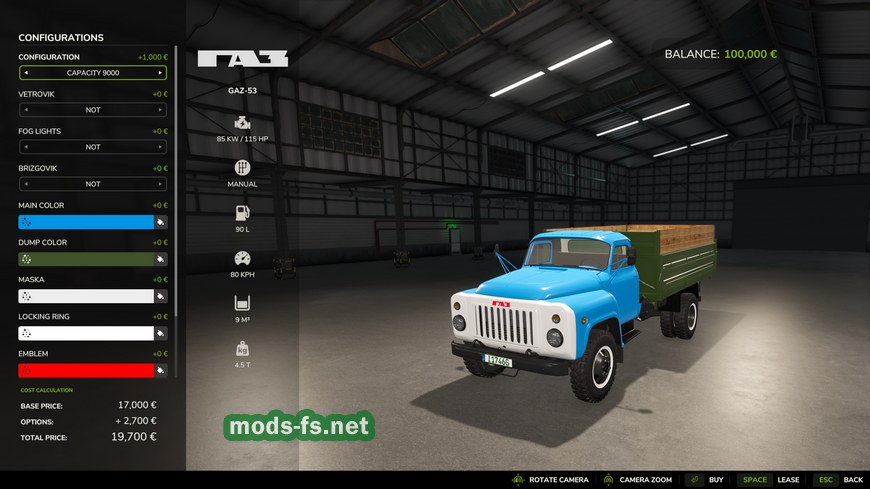Image resolution: width=870 pixels, height=489 pixels.
Task: Cycle Brizgovik option backward
Action: click(x=26, y=184)
